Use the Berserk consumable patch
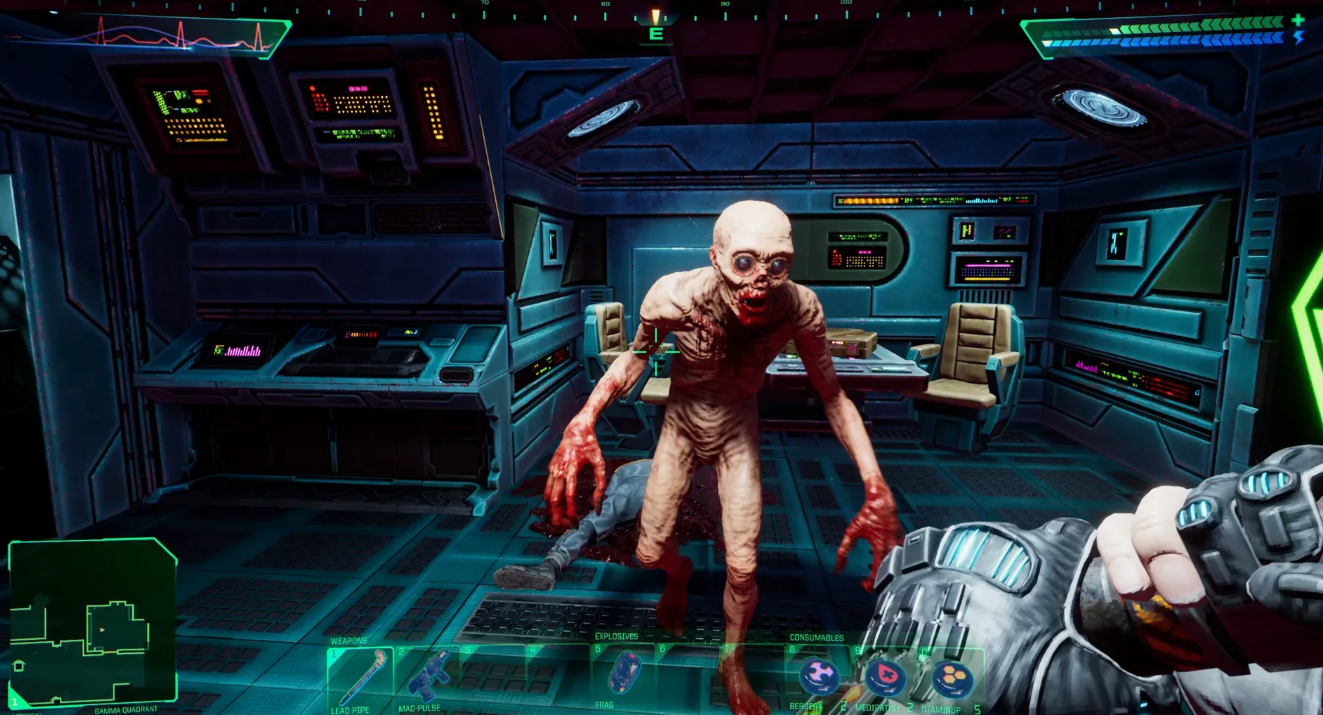The width and height of the screenshot is (1323, 715). pos(820,677)
